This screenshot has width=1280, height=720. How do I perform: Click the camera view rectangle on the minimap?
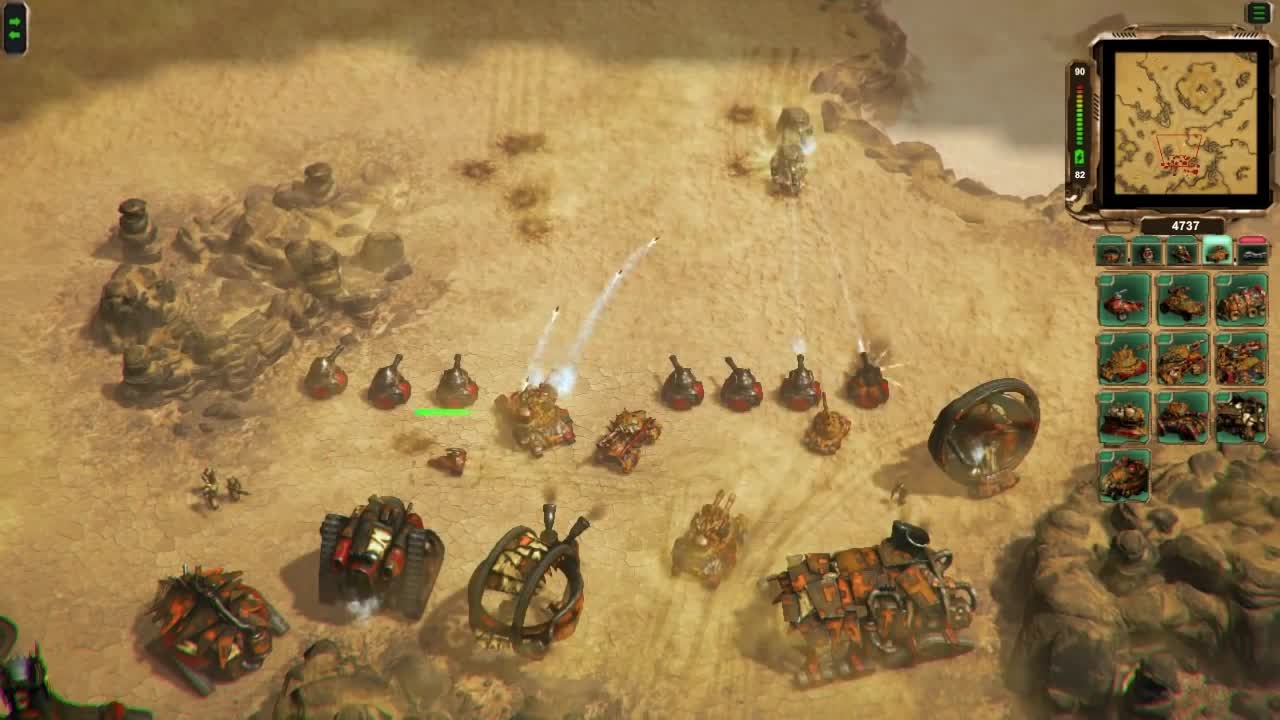[x=1180, y=152]
